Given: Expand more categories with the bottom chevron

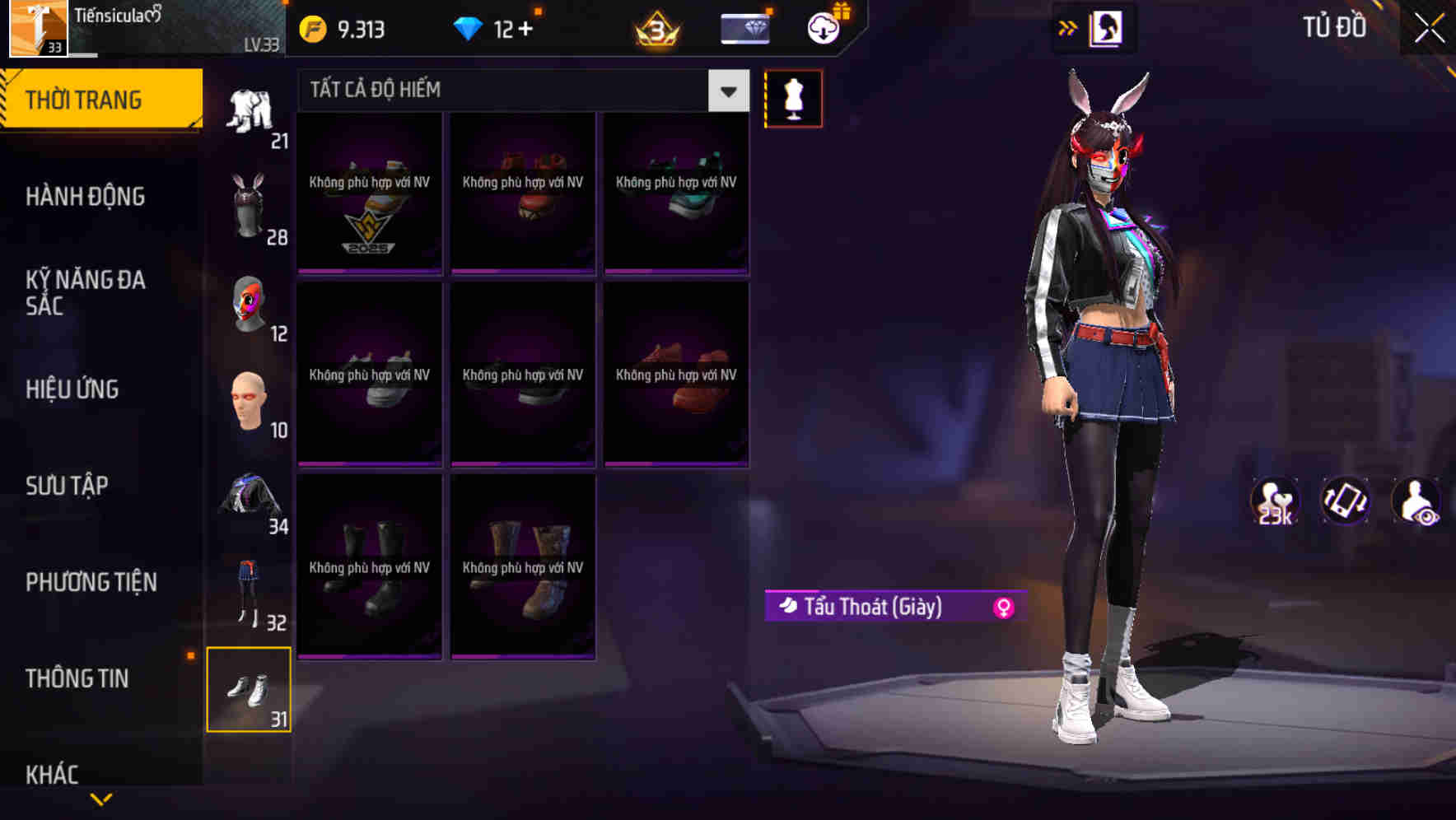Looking at the screenshot, I should pos(102,797).
